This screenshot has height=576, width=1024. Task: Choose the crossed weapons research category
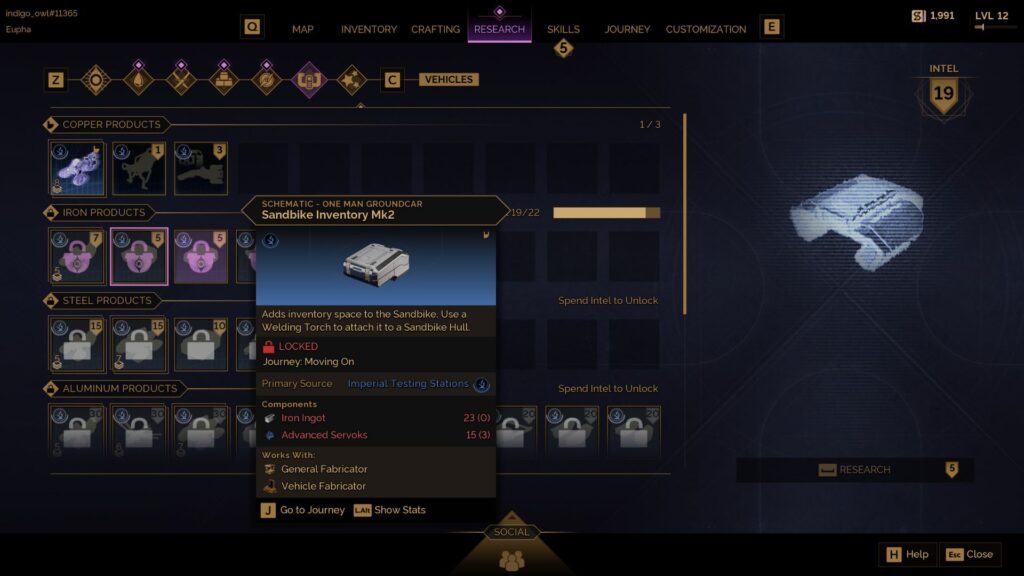pyautogui.click(x=181, y=79)
